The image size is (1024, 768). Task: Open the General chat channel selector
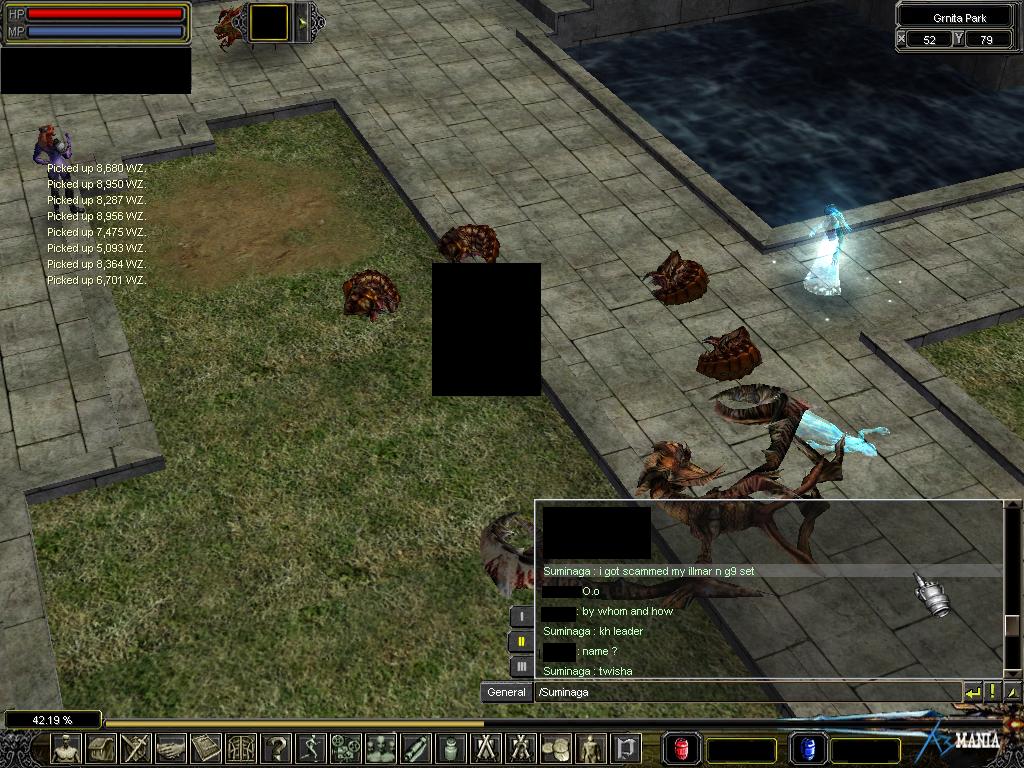[x=506, y=692]
